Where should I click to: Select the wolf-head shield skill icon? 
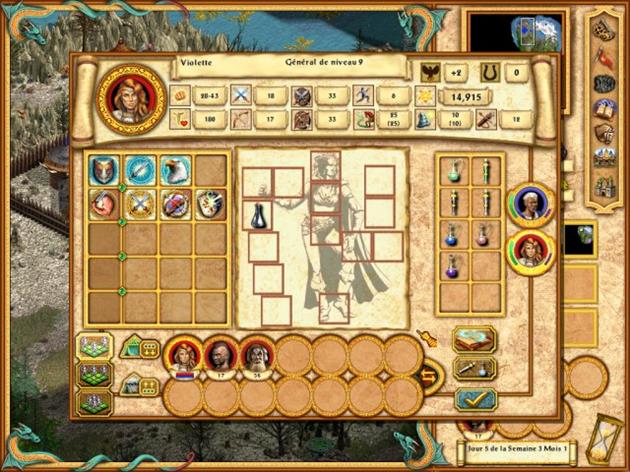tap(105, 169)
